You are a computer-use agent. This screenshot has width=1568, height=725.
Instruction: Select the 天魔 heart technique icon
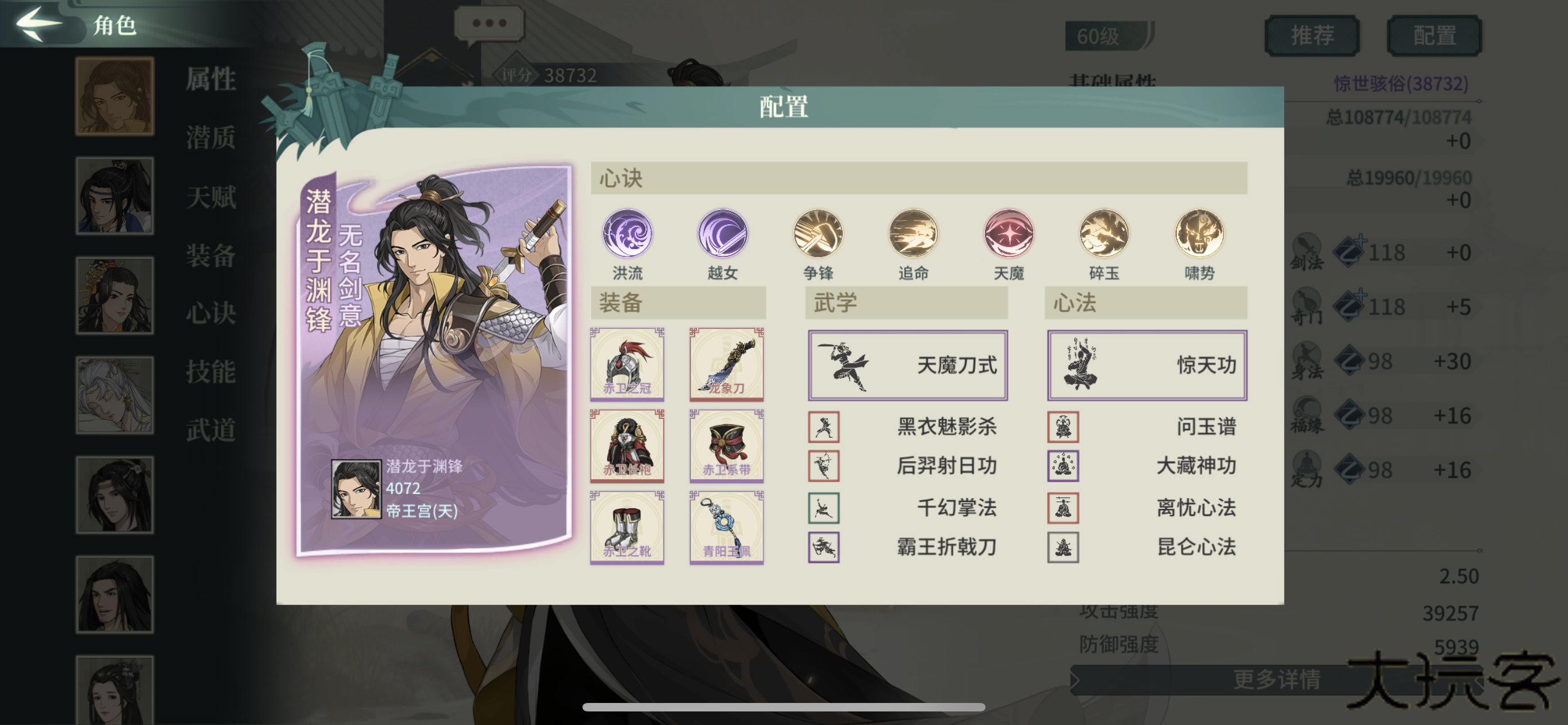pyautogui.click(x=1008, y=236)
